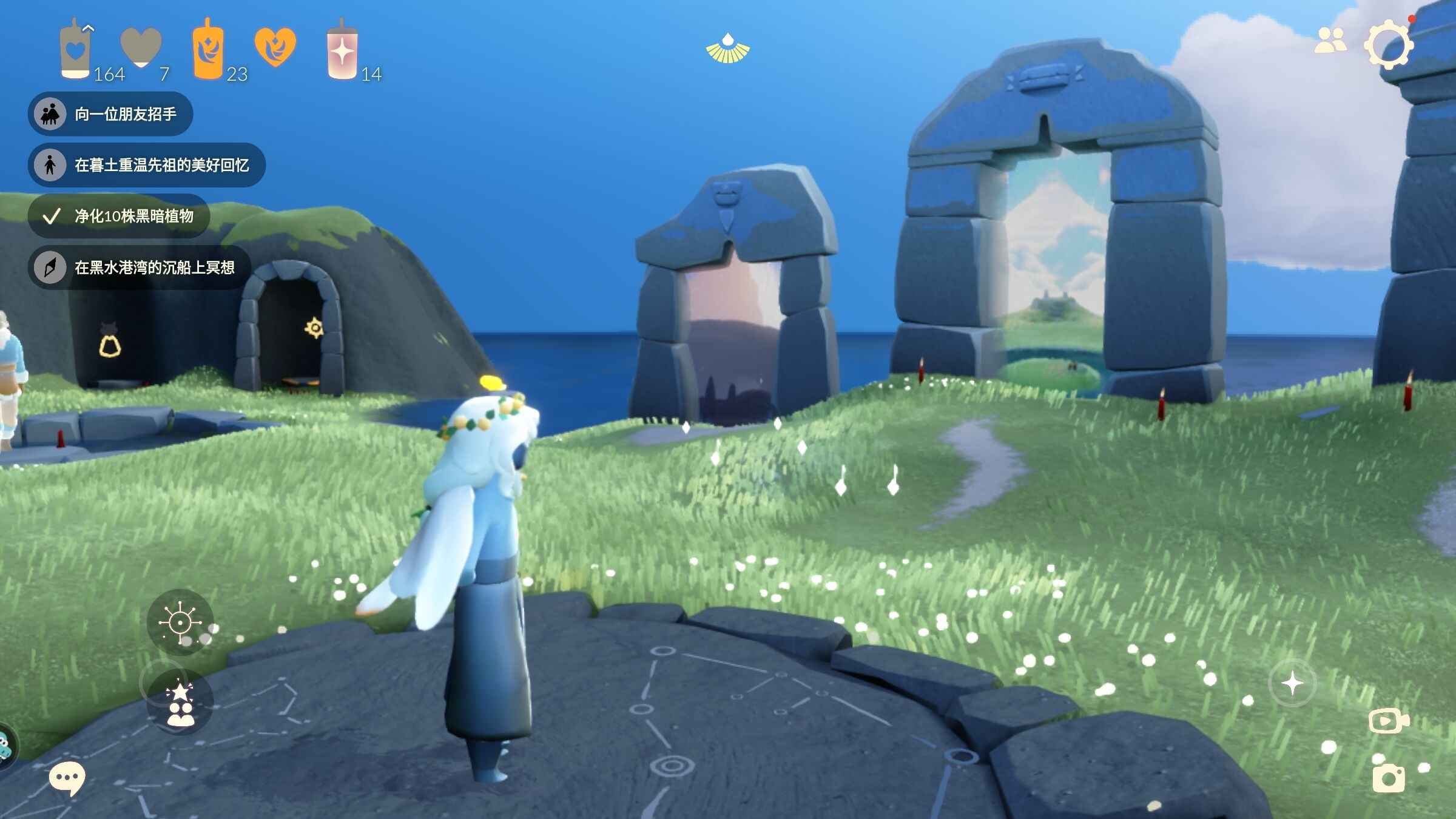Tap the four-point star fly button
This screenshot has height=819, width=1456.
coord(1292,683)
